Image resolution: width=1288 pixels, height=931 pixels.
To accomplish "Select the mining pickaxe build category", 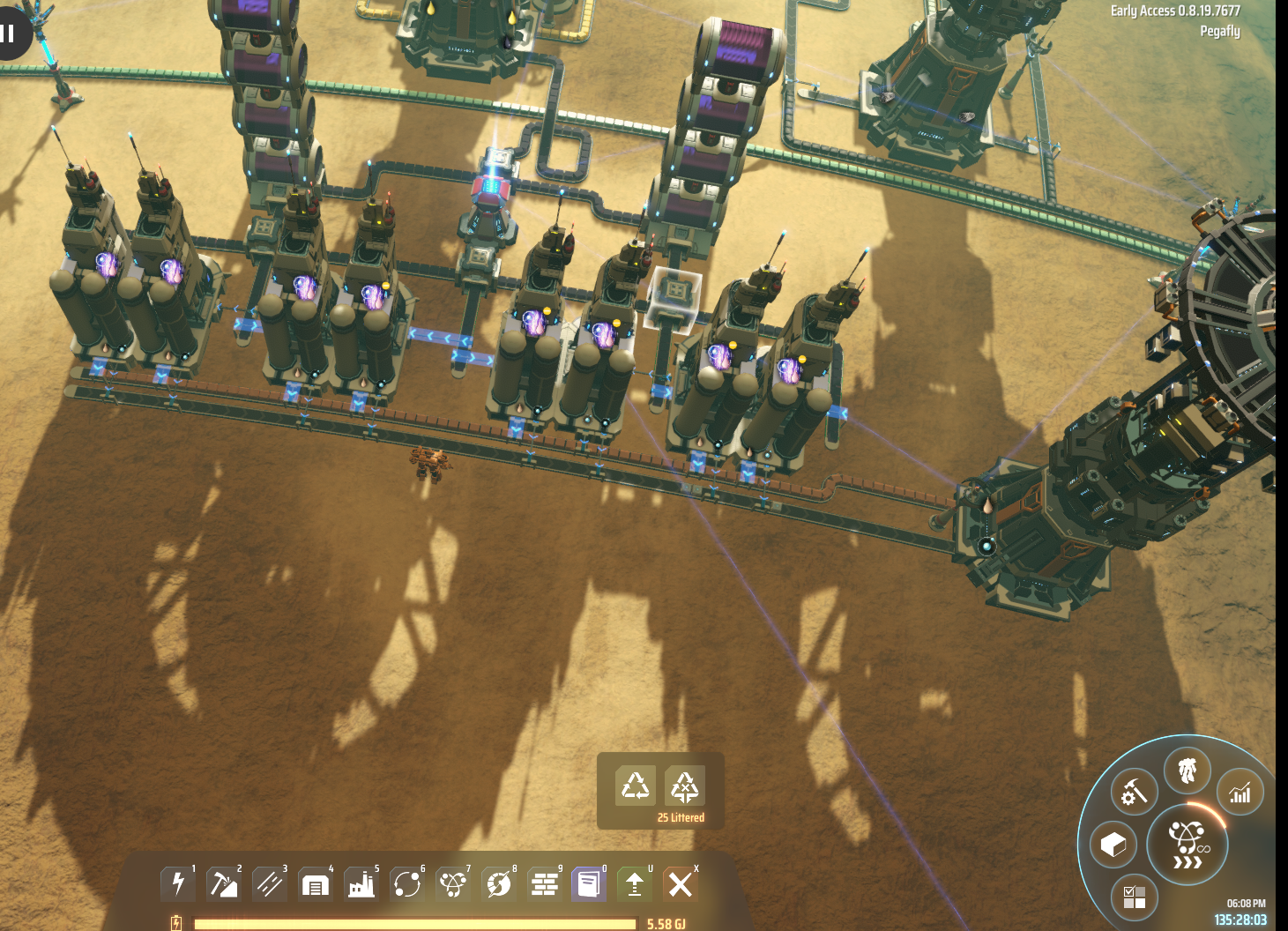I will 223,883.
